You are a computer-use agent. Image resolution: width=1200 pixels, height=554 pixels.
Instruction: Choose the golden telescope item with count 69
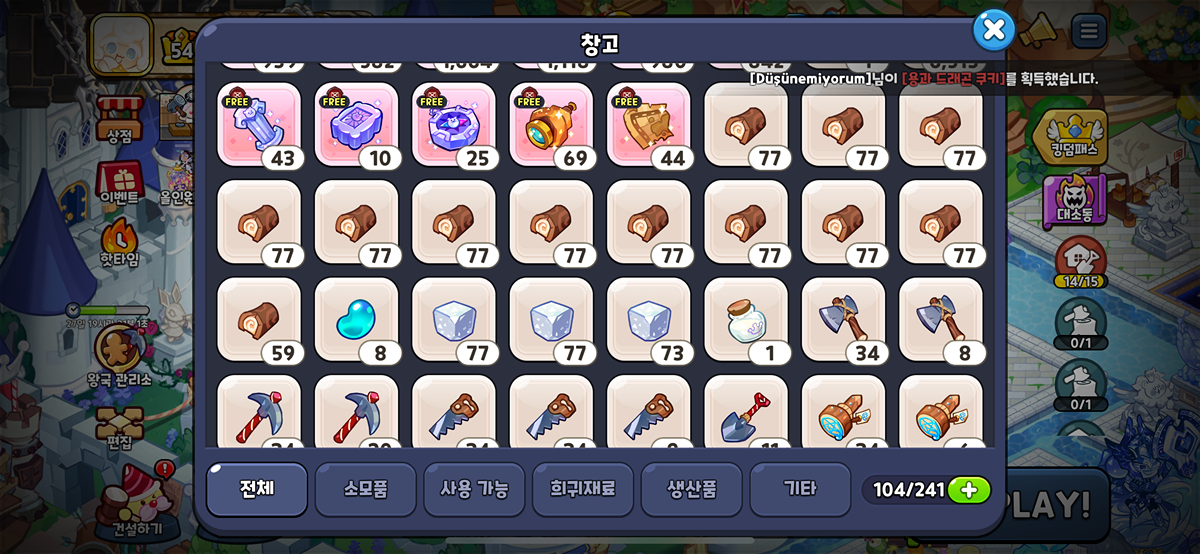point(551,124)
